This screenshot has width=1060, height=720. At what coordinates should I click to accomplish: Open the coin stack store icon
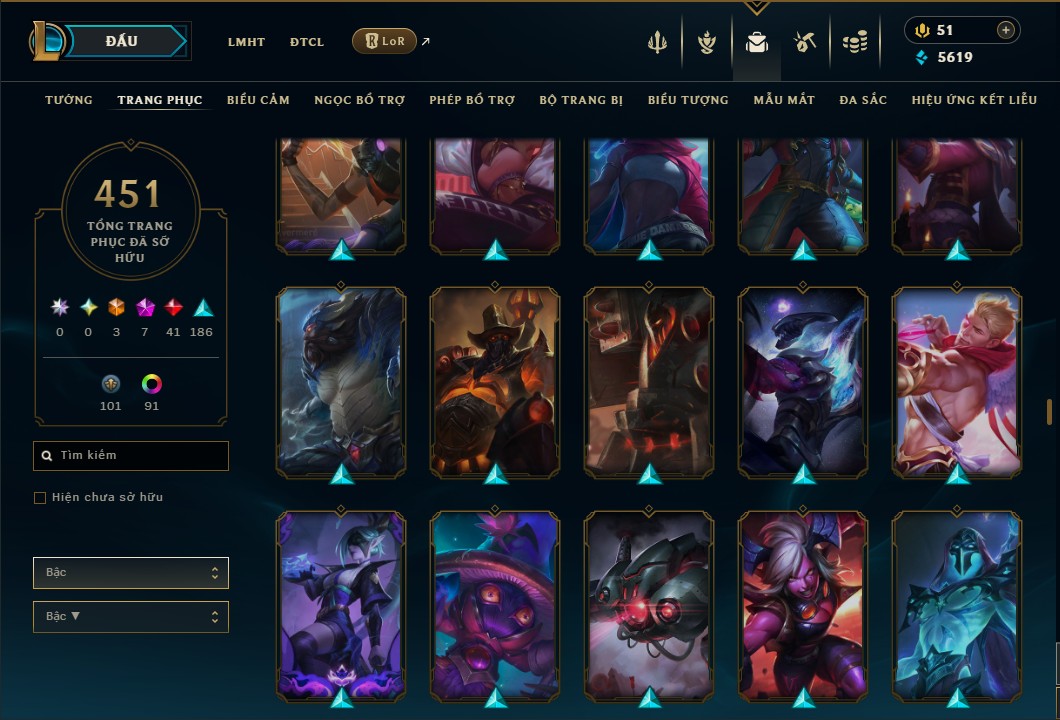(854, 42)
